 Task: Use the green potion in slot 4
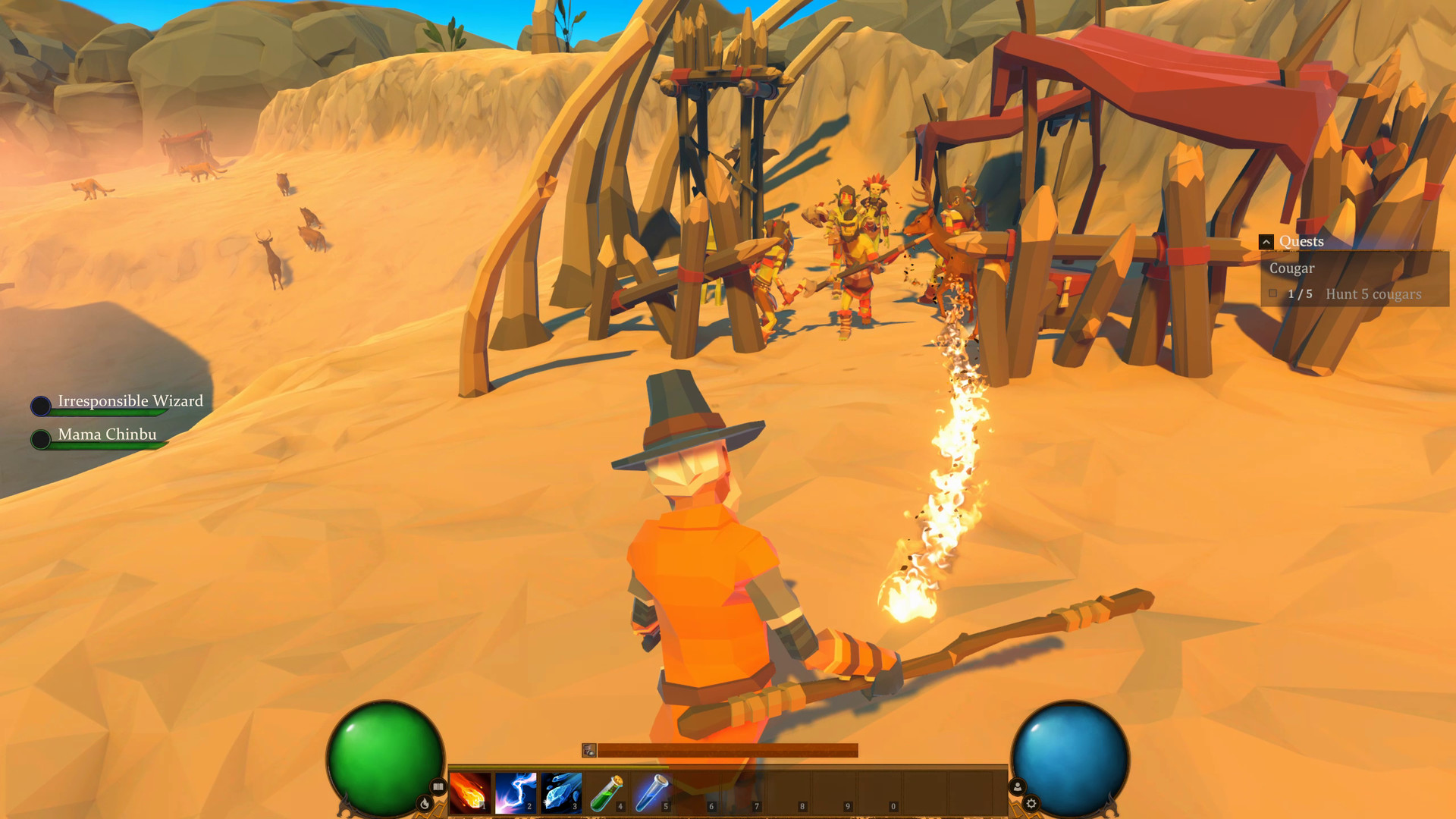click(606, 792)
